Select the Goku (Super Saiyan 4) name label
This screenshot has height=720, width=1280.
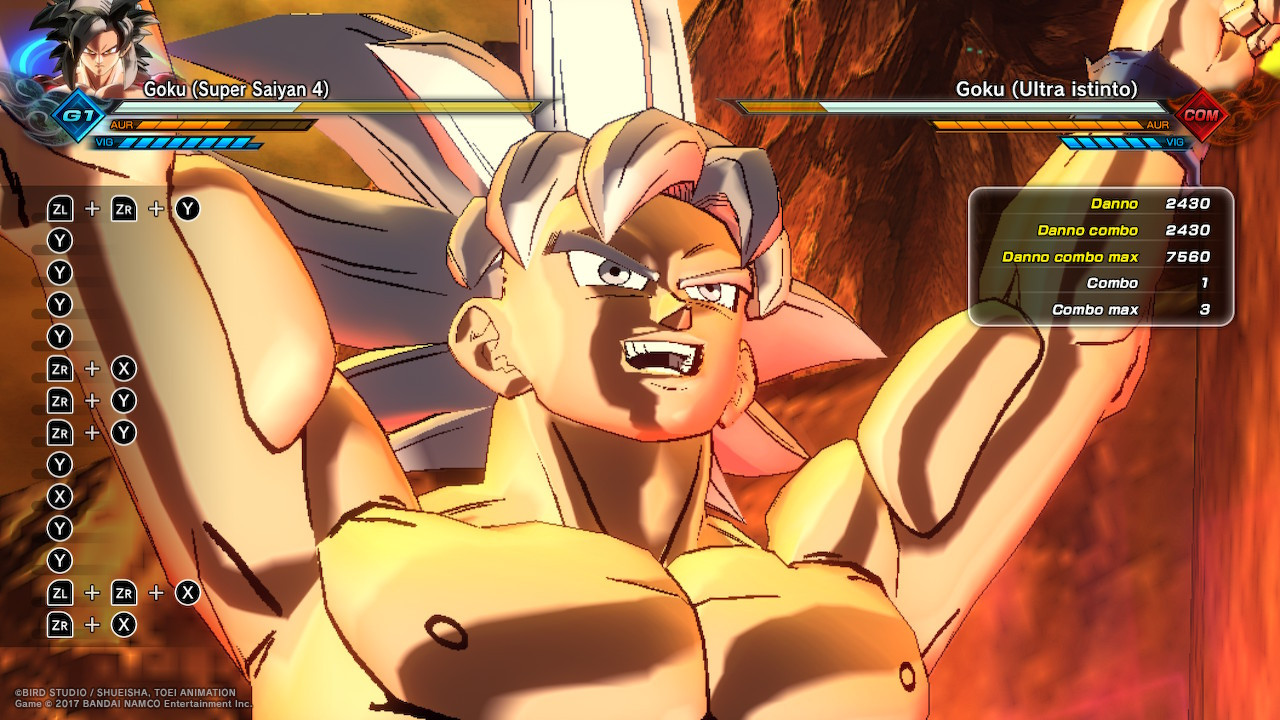[237, 89]
